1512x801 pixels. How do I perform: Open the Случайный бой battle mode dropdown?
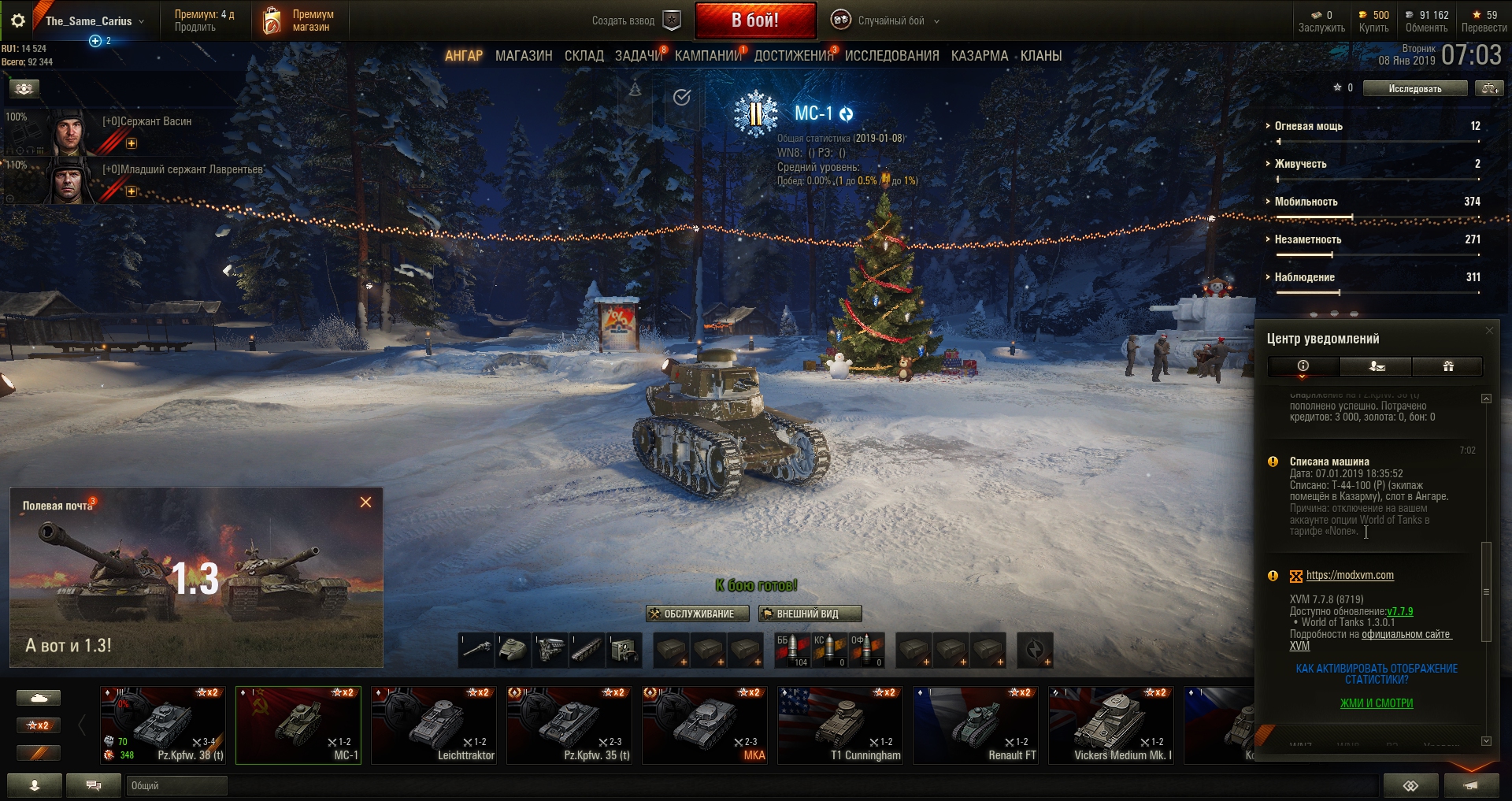pos(891,21)
